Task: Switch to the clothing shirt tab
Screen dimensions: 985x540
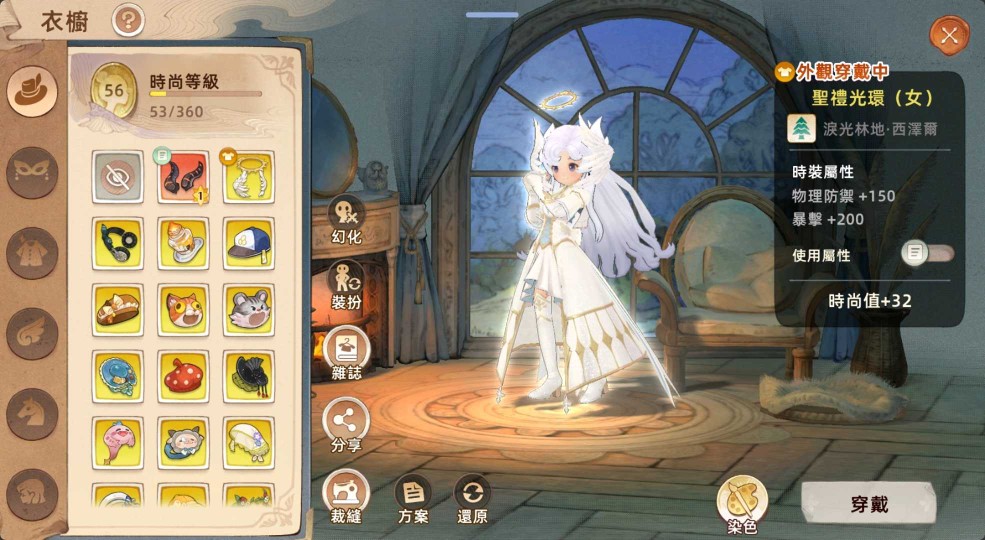Action: [x=32, y=252]
